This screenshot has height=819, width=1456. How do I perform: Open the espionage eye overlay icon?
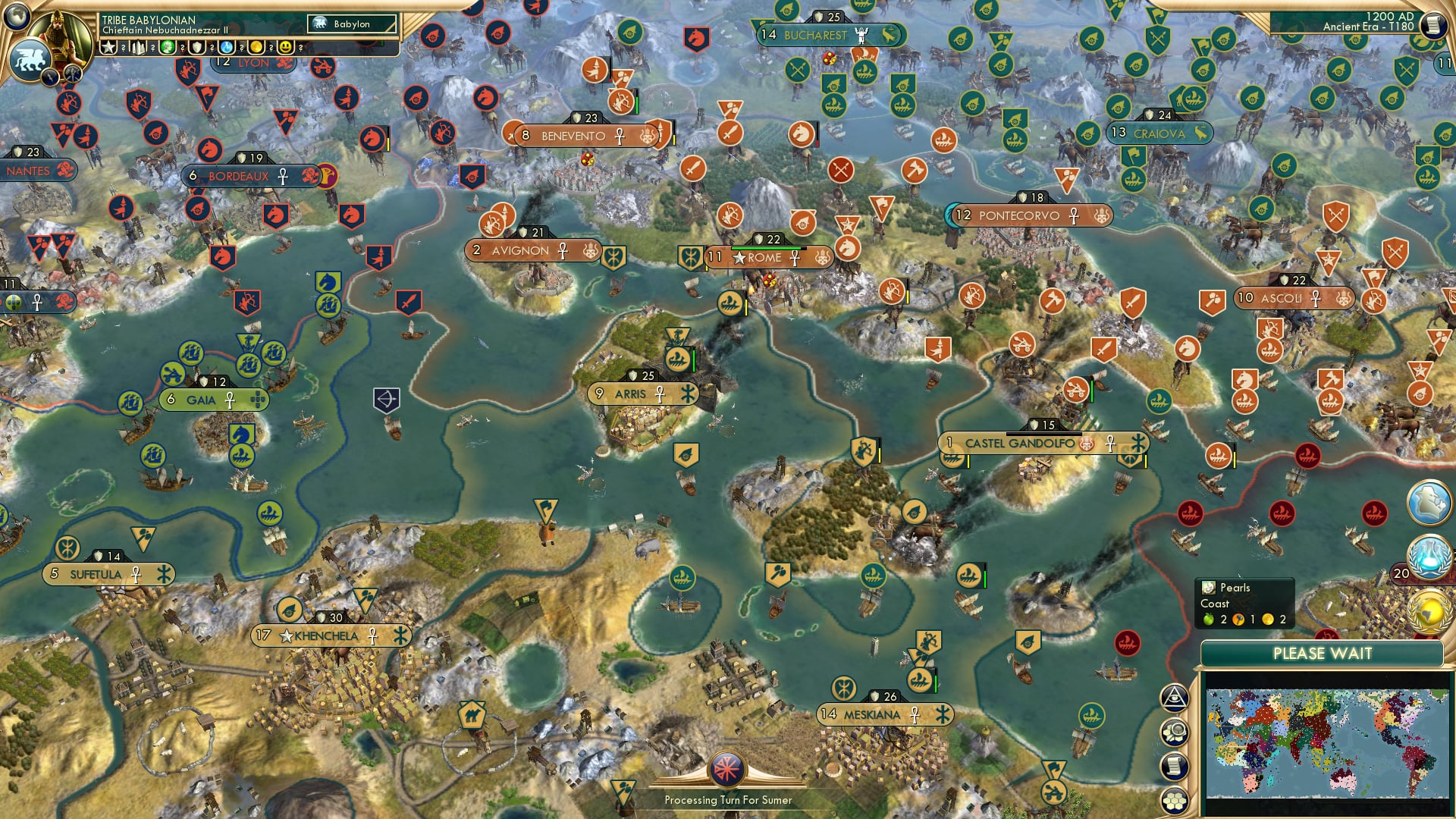pos(1176,697)
